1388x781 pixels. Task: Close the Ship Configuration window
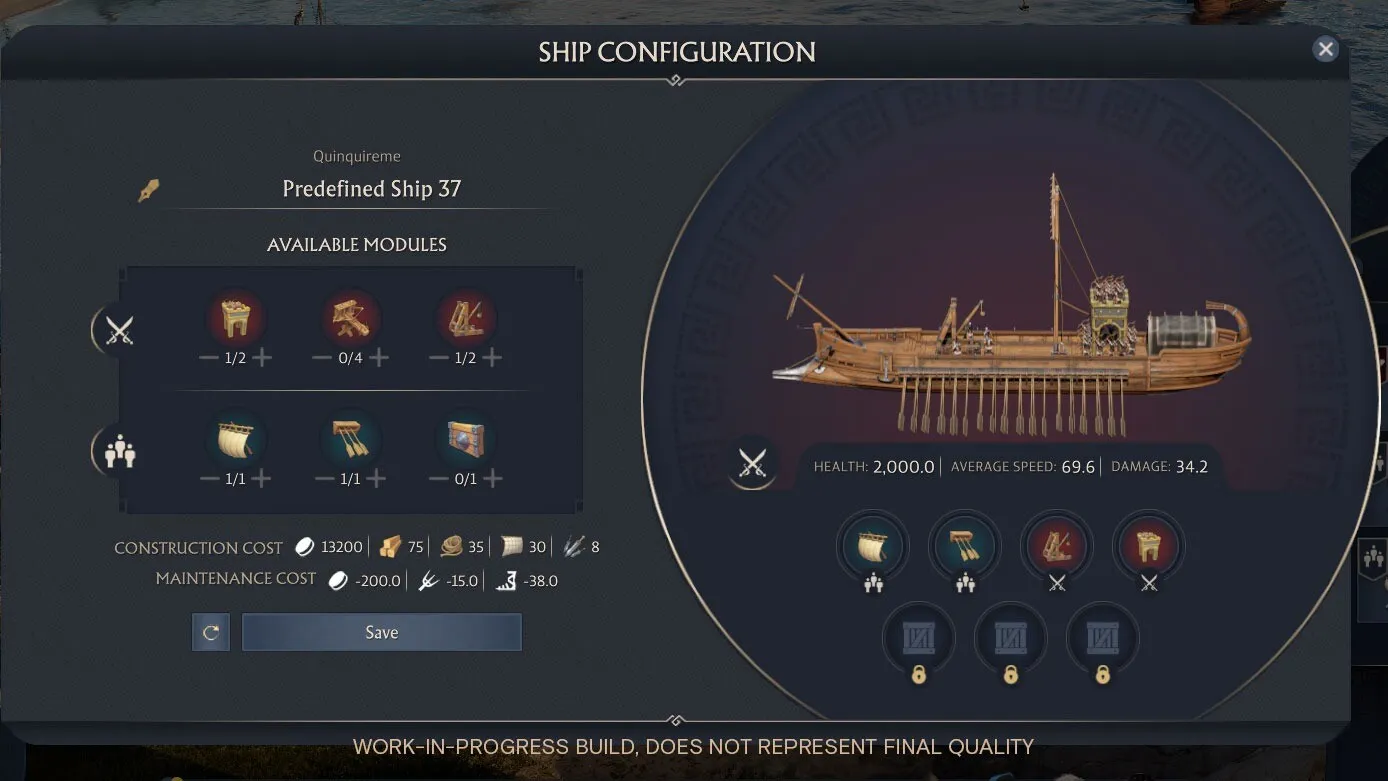pyautogui.click(x=1325, y=49)
